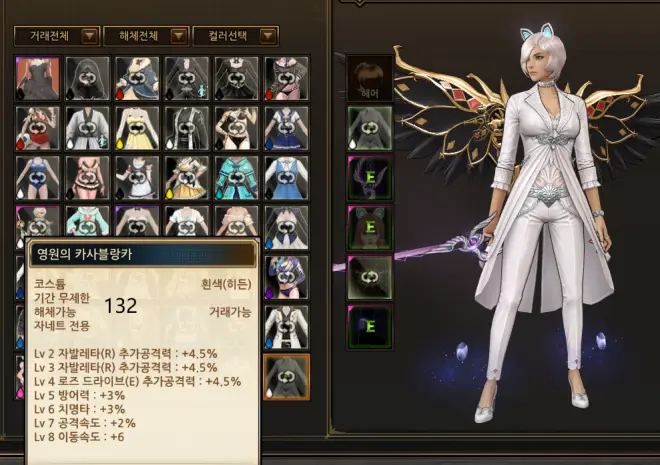Choose the equipped cat ears slot
This screenshot has height=465, width=660.
(x=368, y=227)
